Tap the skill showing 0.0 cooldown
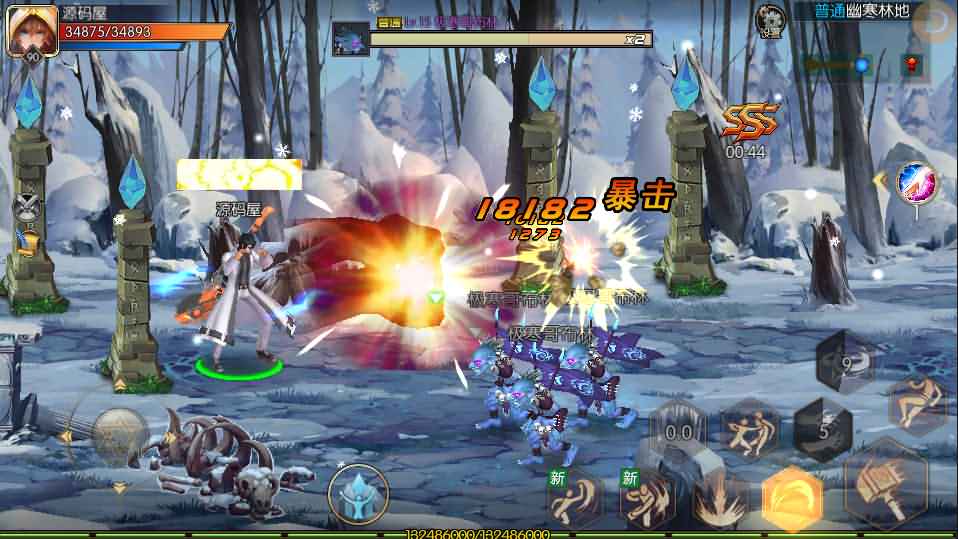 pyautogui.click(x=679, y=431)
